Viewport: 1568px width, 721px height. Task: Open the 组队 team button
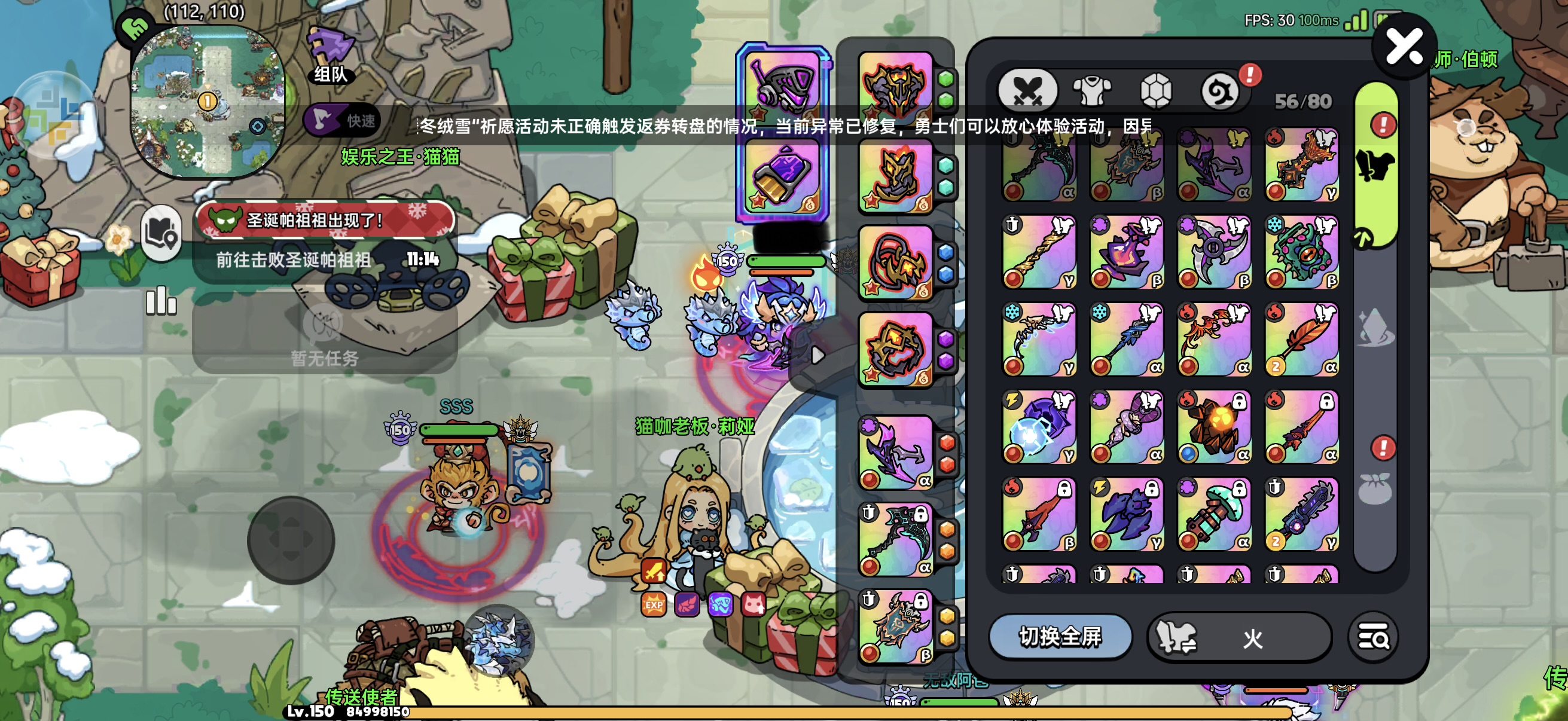point(331,56)
